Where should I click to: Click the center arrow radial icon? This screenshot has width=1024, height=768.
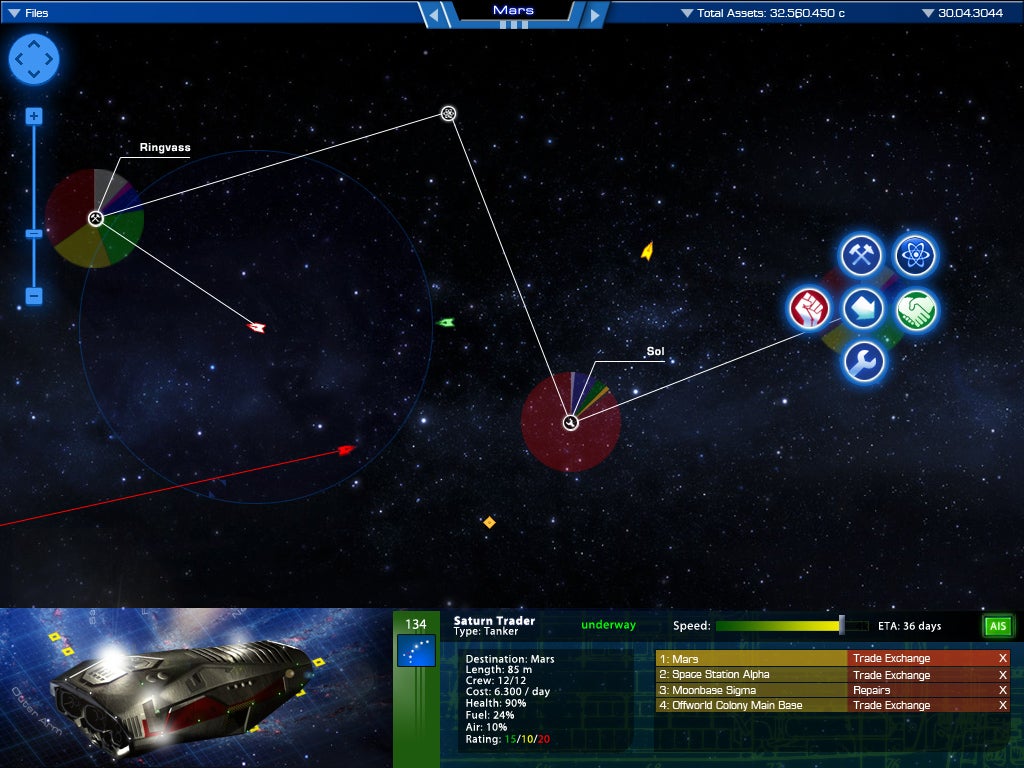coord(862,309)
